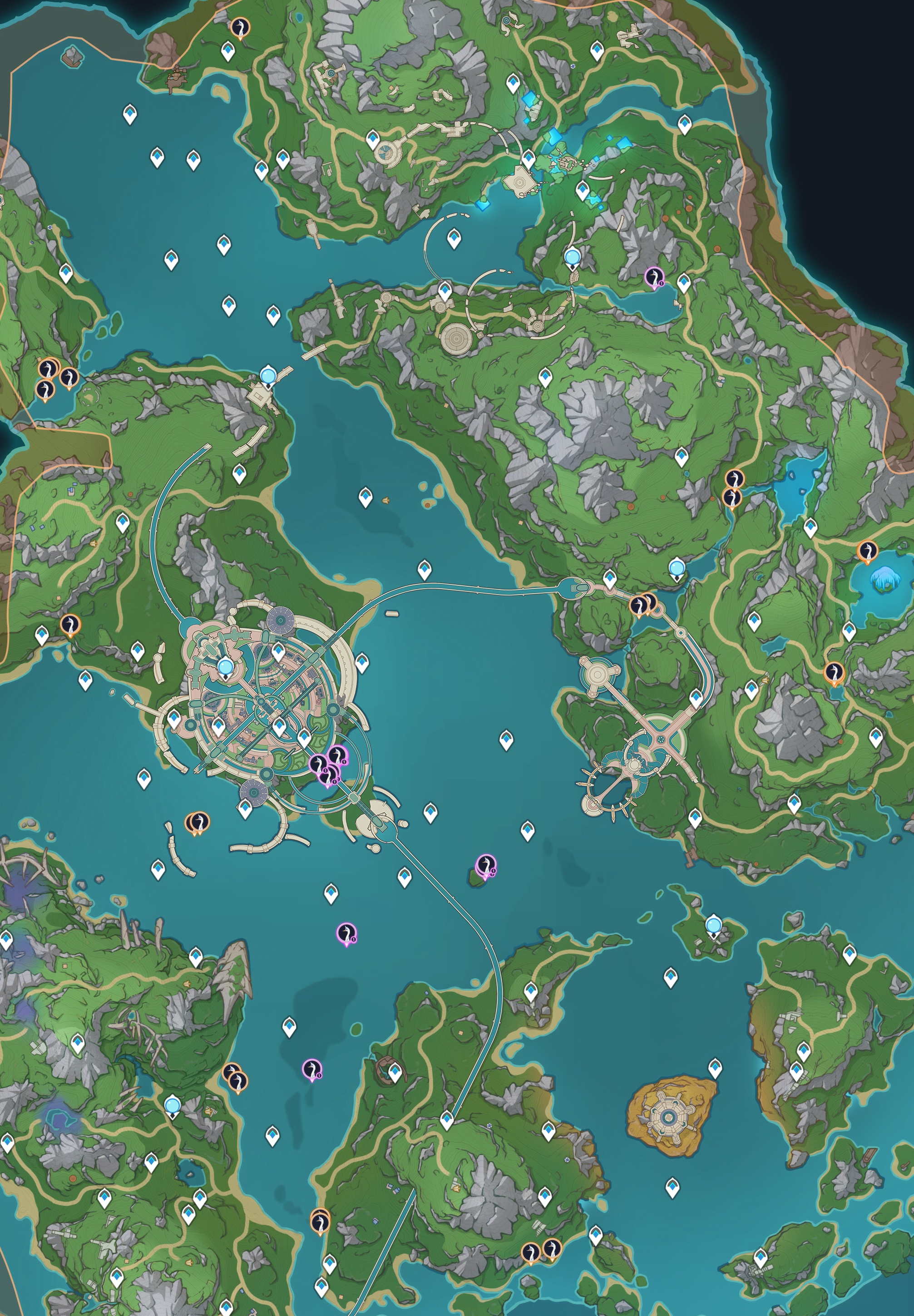Choose the blue orb marker on the small offshore island
Viewport: 914px width, 1316px height.
(x=713, y=924)
